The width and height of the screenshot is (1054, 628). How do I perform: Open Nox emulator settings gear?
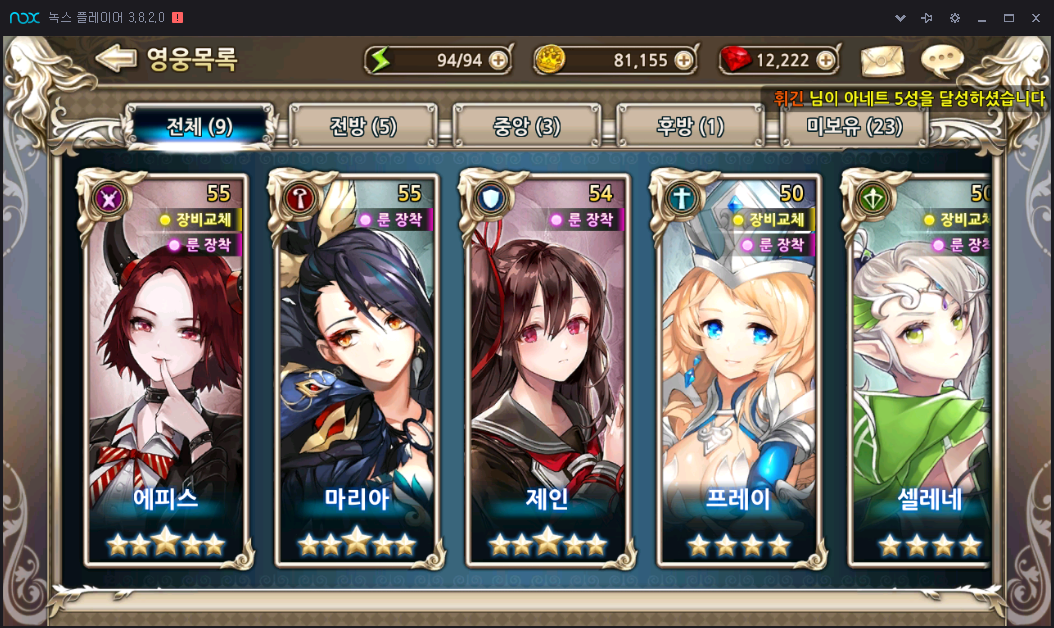coord(955,18)
